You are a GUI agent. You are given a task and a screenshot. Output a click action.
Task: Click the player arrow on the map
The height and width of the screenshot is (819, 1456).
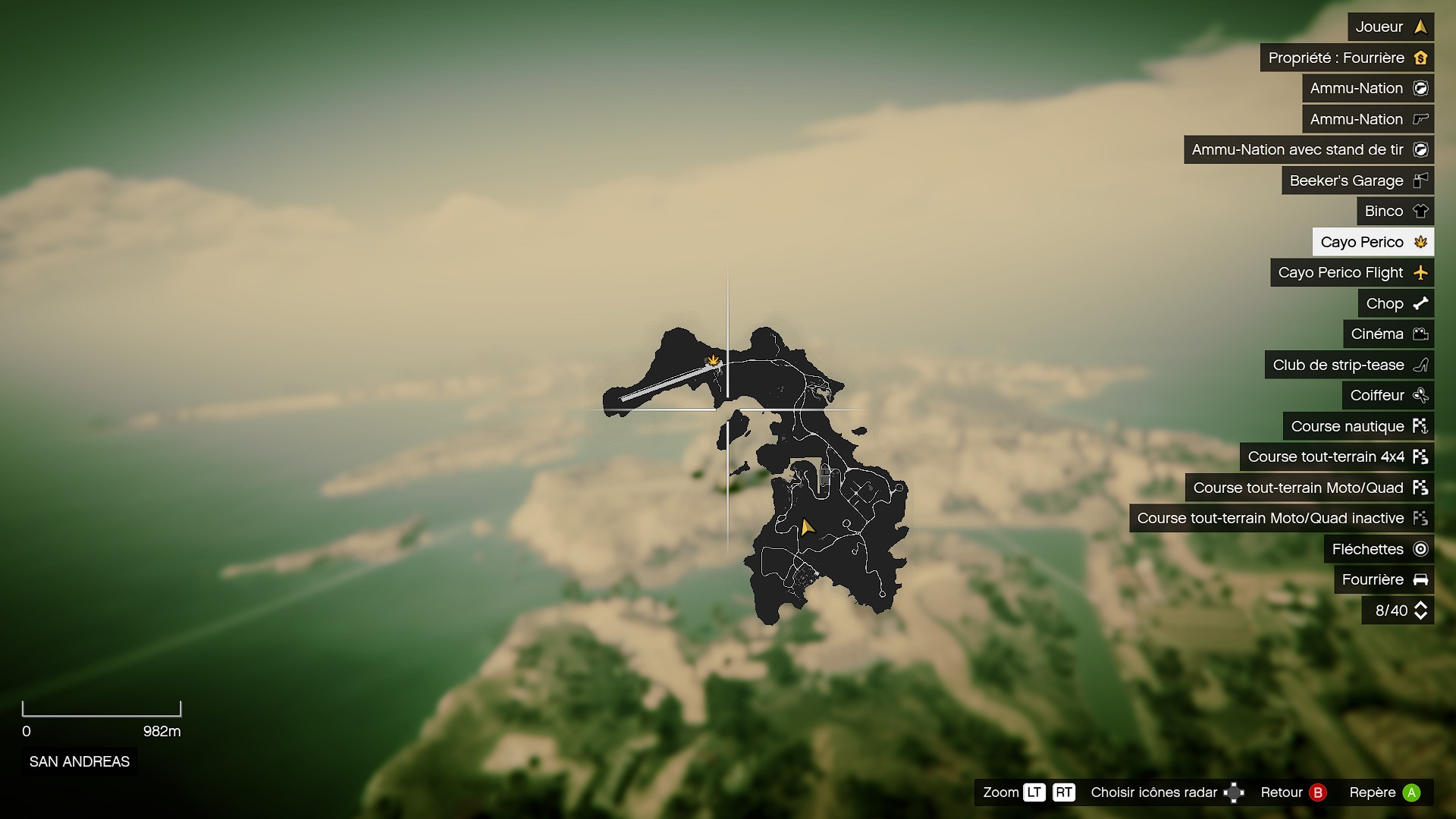pos(807,526)
